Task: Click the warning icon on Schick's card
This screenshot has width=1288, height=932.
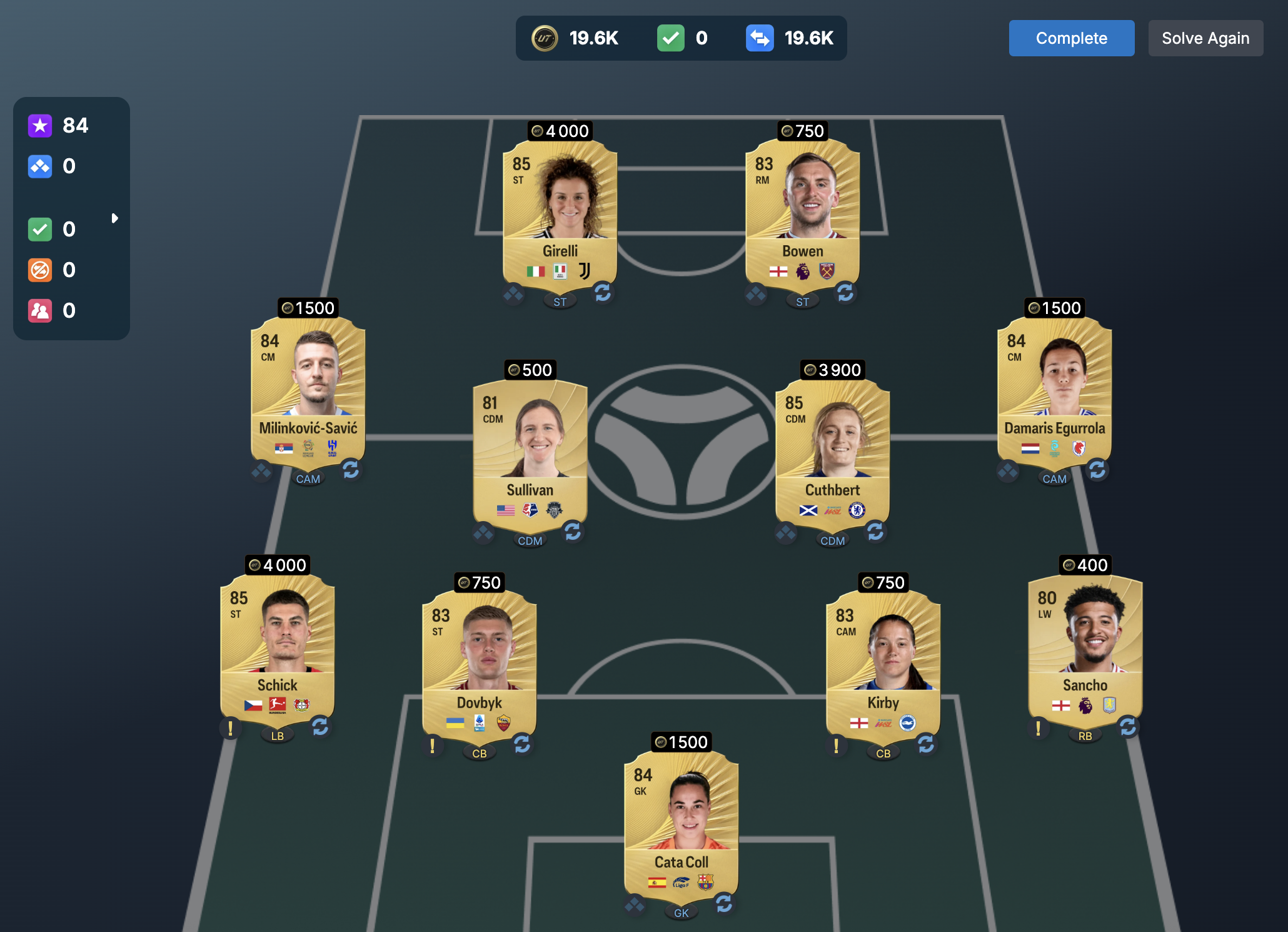Action: [231, 727]
